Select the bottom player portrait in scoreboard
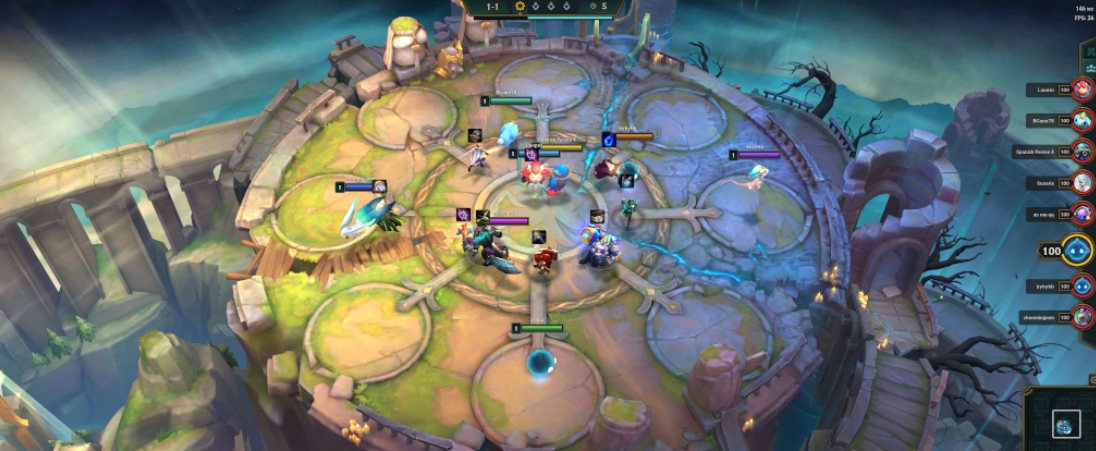The height and width of the screenshot is (451, 1096). pos(1082,317)
